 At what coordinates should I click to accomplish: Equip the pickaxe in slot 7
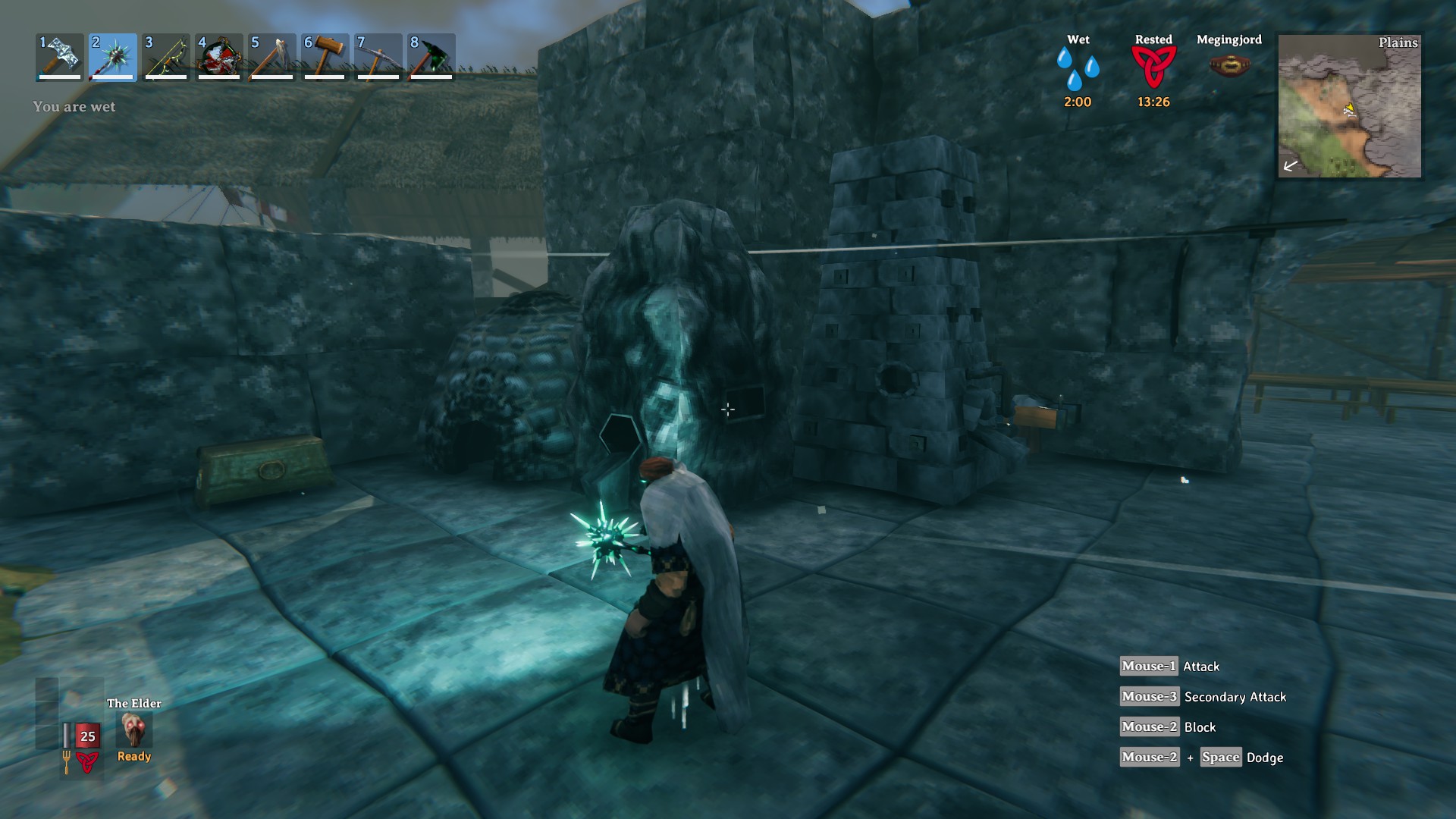tap(378, 57)
